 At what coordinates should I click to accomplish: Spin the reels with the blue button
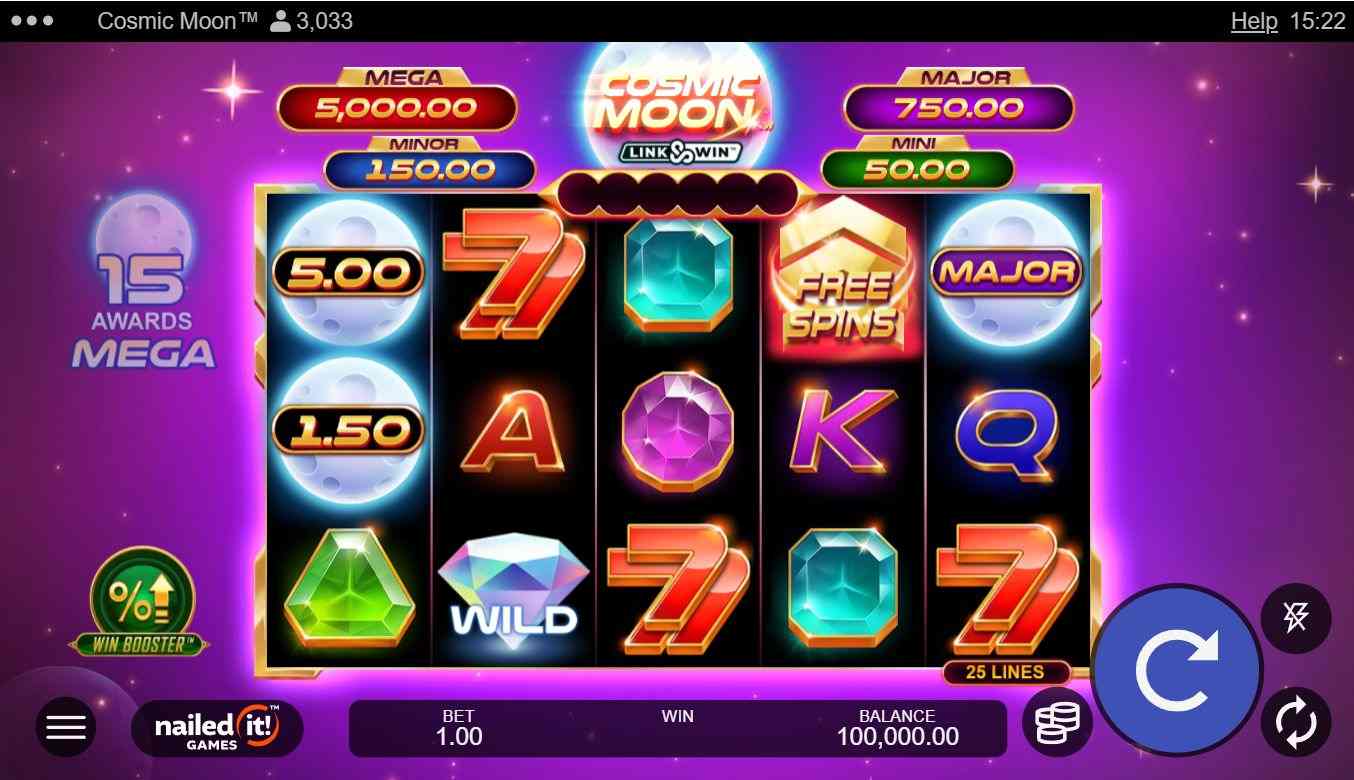(x=1176, y=670)
